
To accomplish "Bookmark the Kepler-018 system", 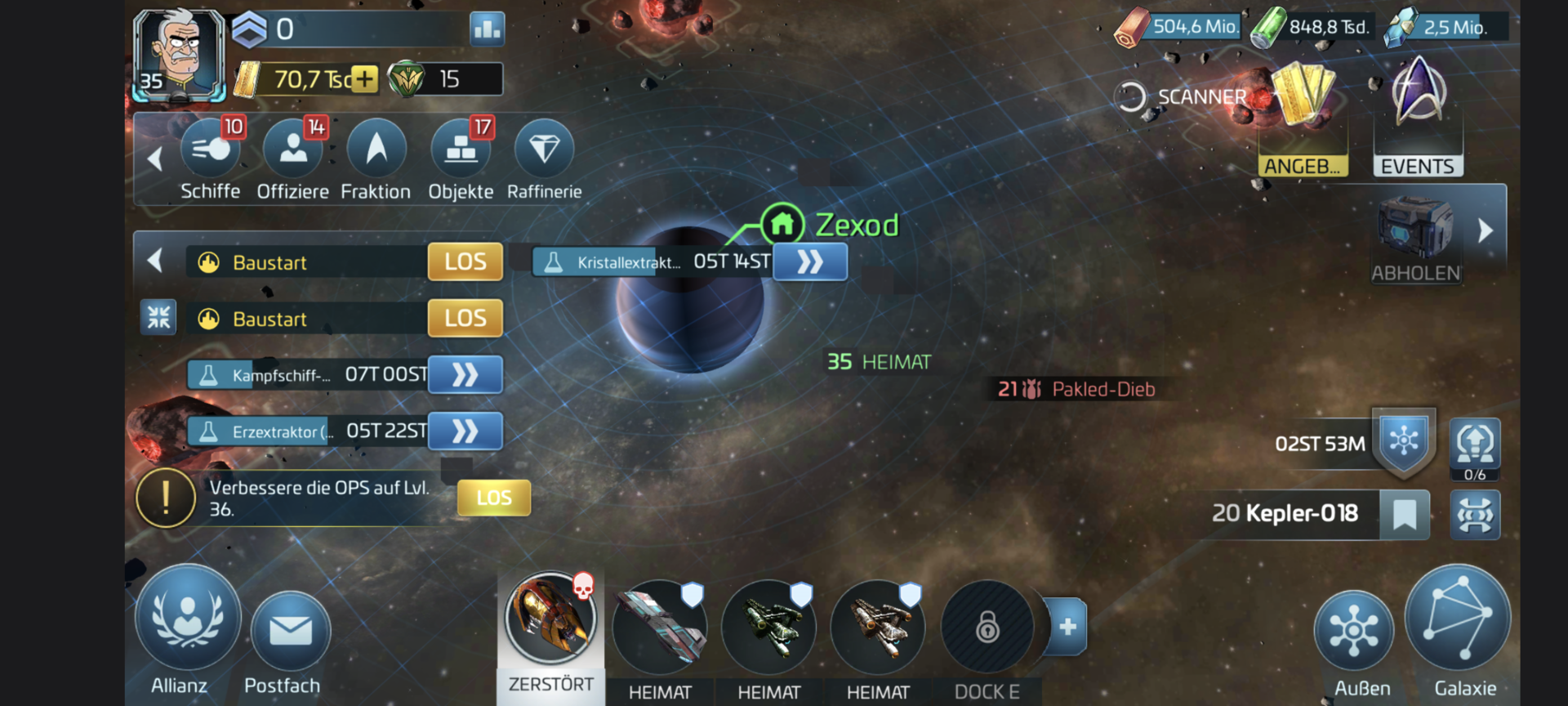I will [x=1404, y=514].
